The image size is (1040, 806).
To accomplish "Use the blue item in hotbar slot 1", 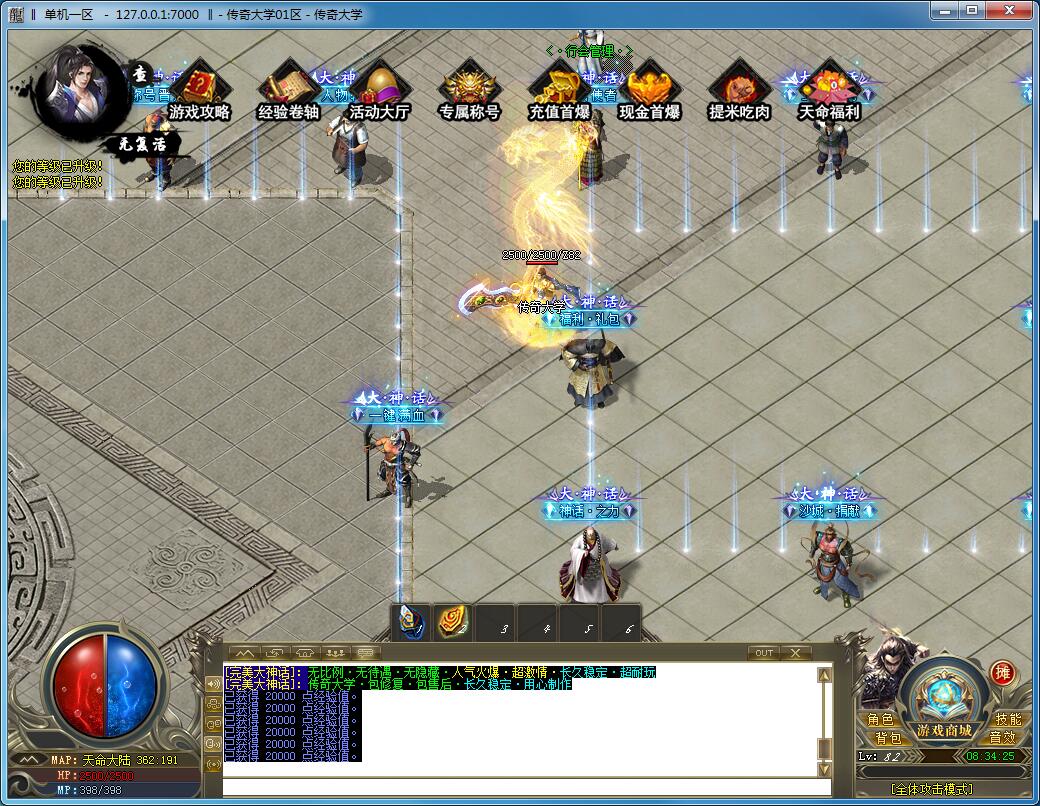I will 410,623.
